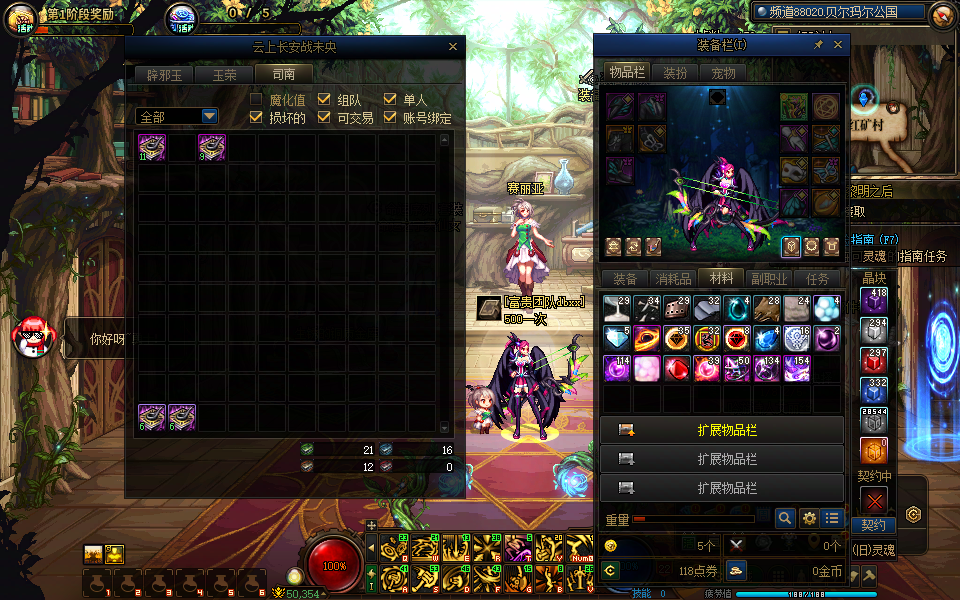This screenshot has width=960, height=600.
Task: Uncheck the 组队 checkbox
Action: pyautogui.click(x=324, y=100)
